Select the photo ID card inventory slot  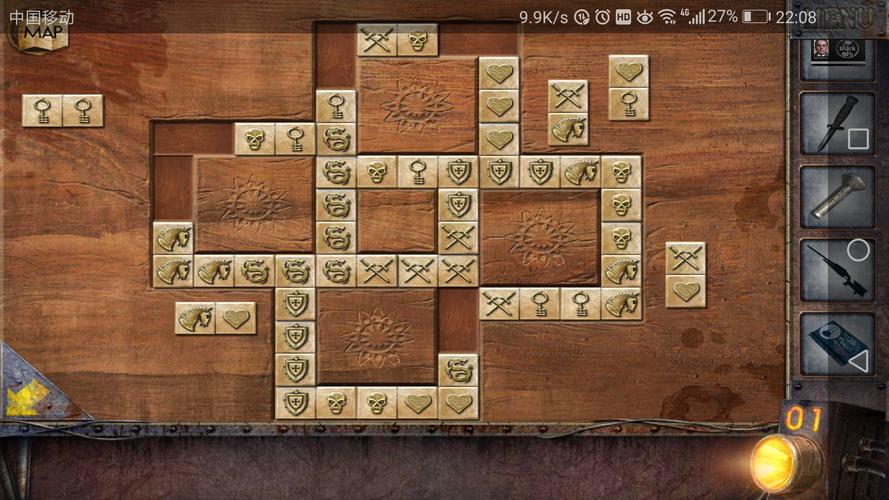[x=837, y=50]
